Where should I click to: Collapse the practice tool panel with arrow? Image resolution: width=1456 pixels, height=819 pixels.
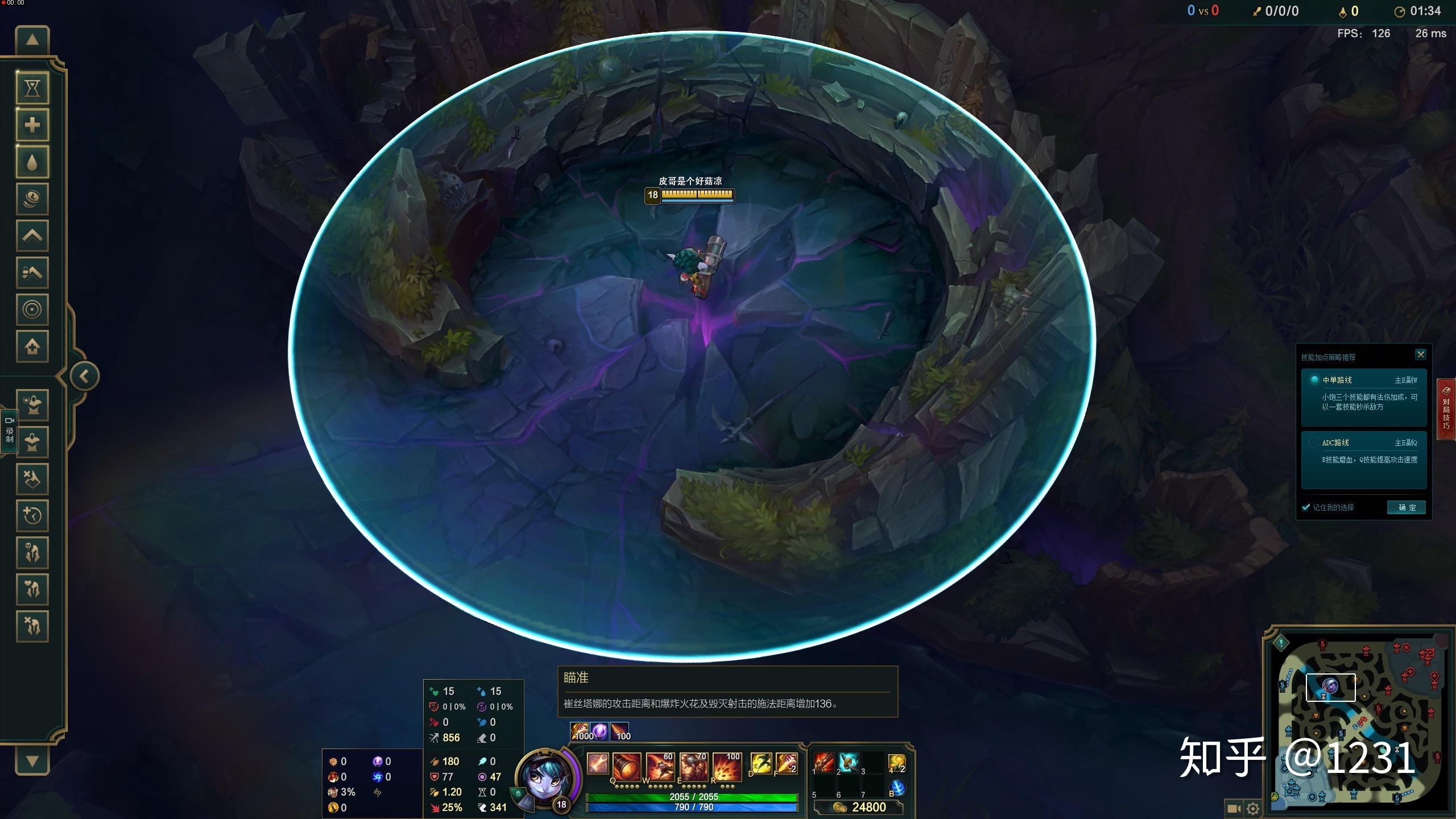click(85, 376)
